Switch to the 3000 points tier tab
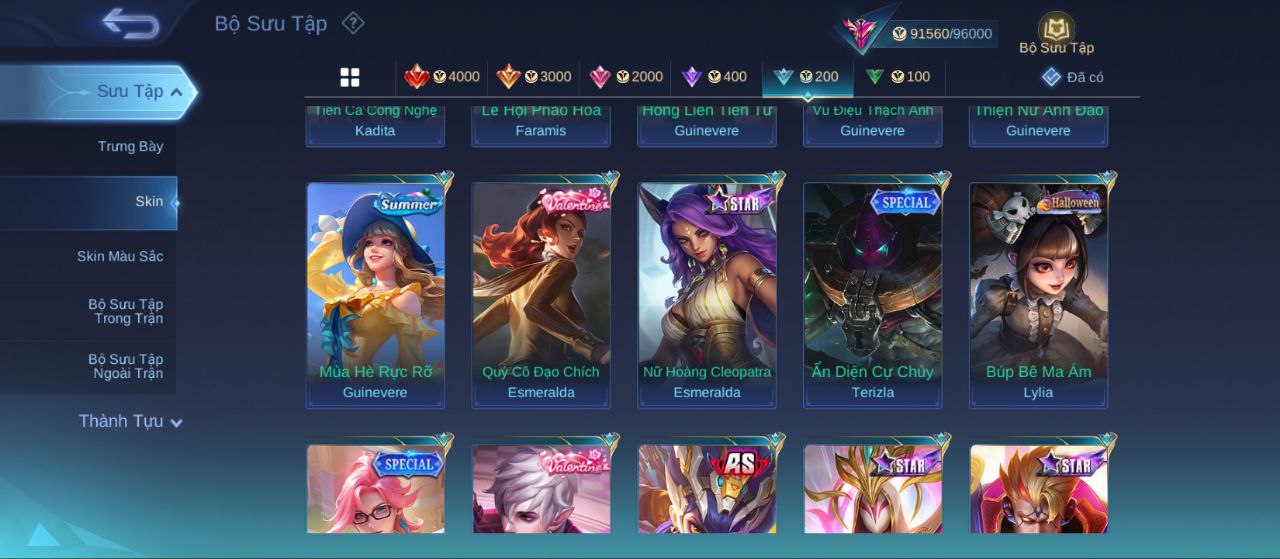The width and height of the screenshot is (1280, 559). coord(534,77)
